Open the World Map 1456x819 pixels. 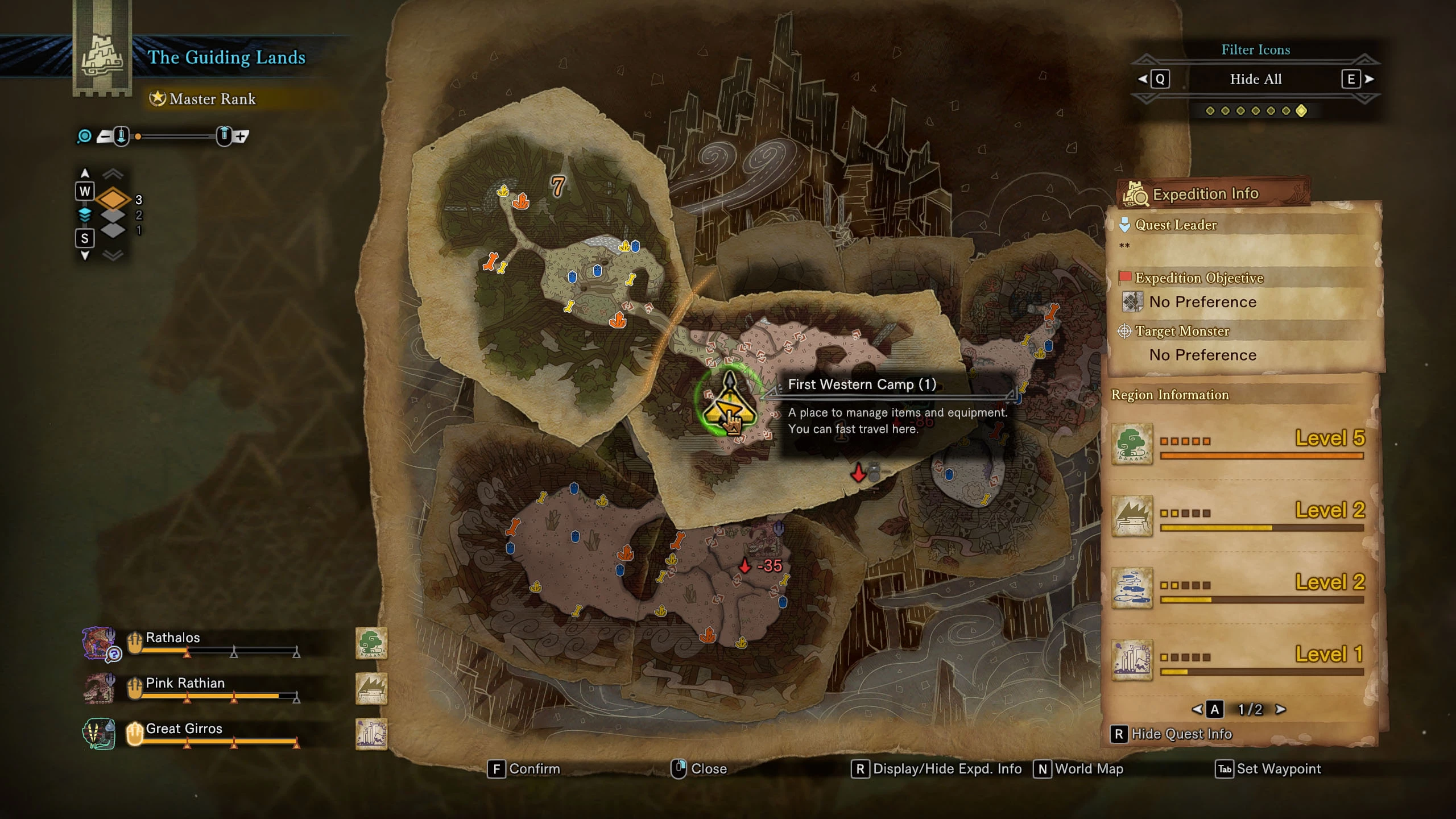click(x=1078, y=769)
